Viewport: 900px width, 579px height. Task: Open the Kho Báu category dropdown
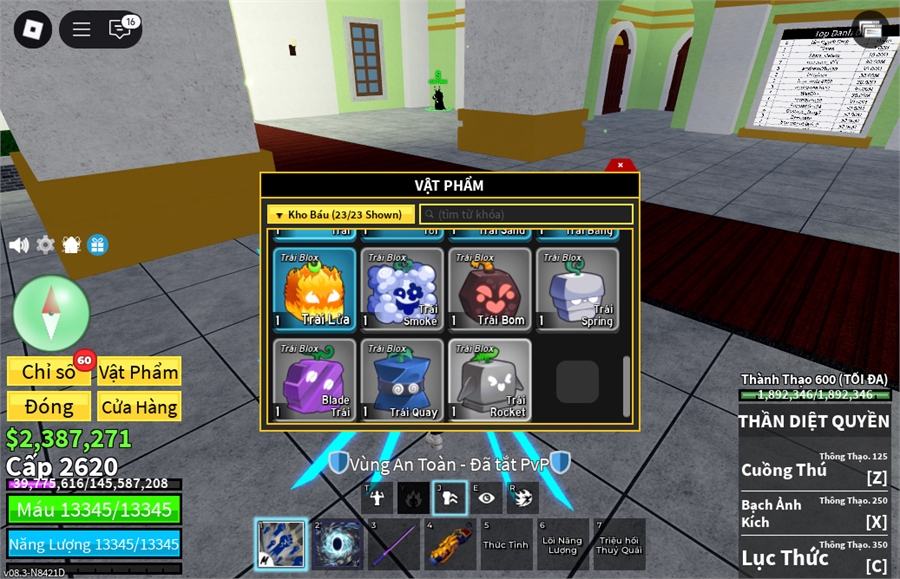[x=341, y=215]
